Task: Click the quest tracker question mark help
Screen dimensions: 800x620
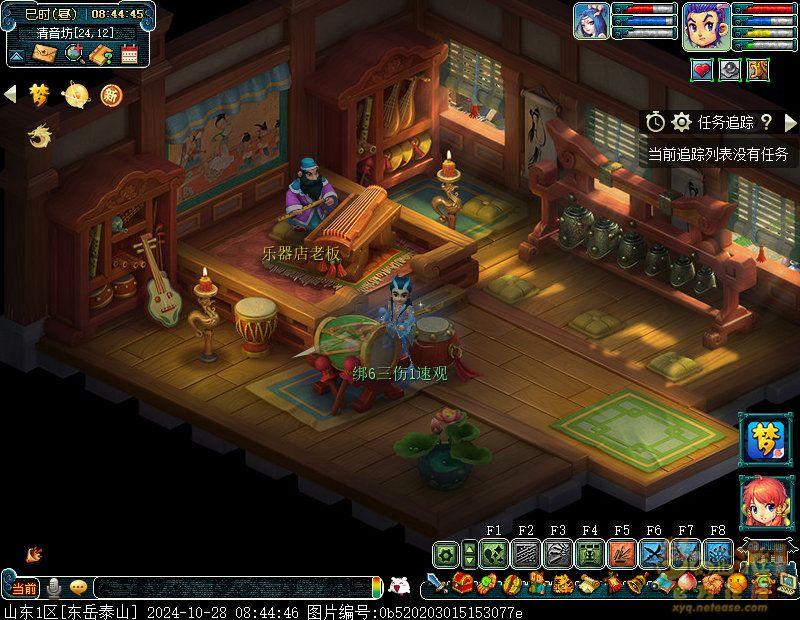Action: tap(766, 122)
